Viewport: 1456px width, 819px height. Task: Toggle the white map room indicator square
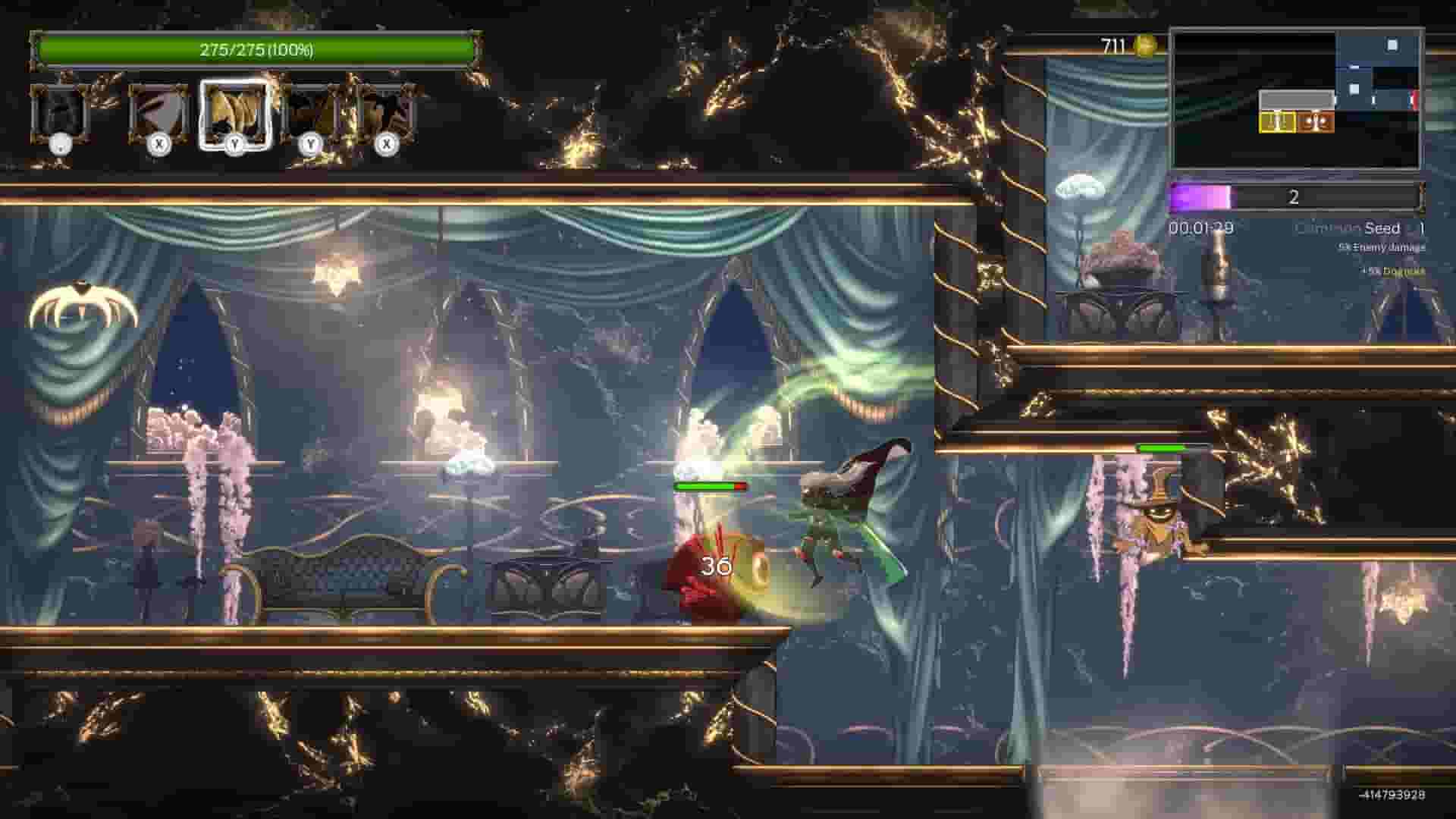[1392, 46]
